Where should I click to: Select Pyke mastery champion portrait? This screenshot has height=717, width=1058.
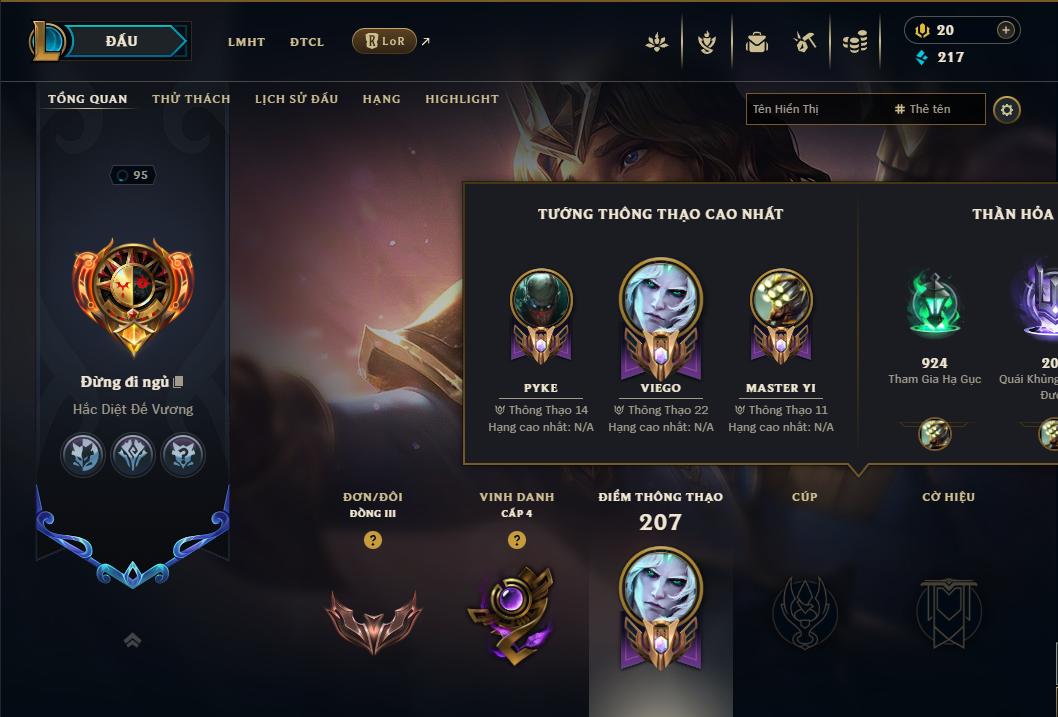(x=541, y=300)
